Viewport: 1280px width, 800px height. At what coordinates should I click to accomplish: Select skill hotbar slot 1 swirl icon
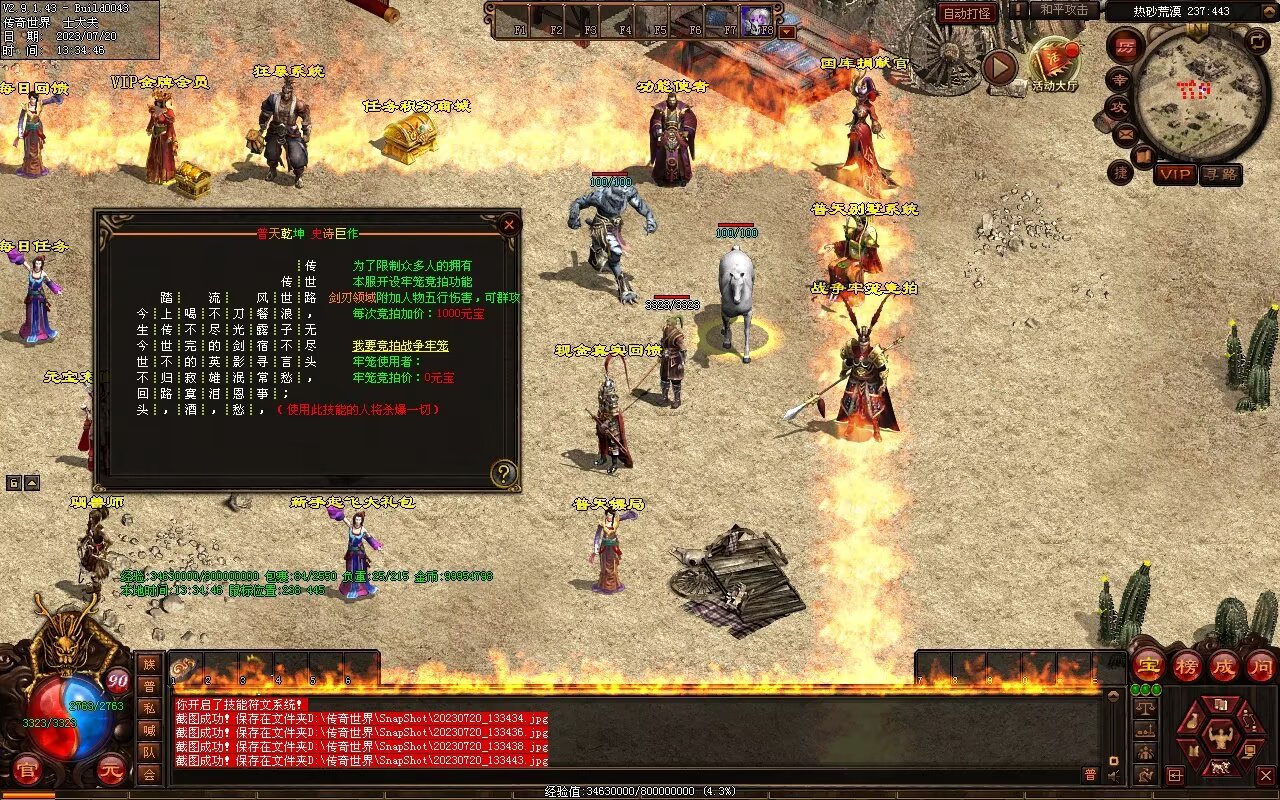click(186, 669)
